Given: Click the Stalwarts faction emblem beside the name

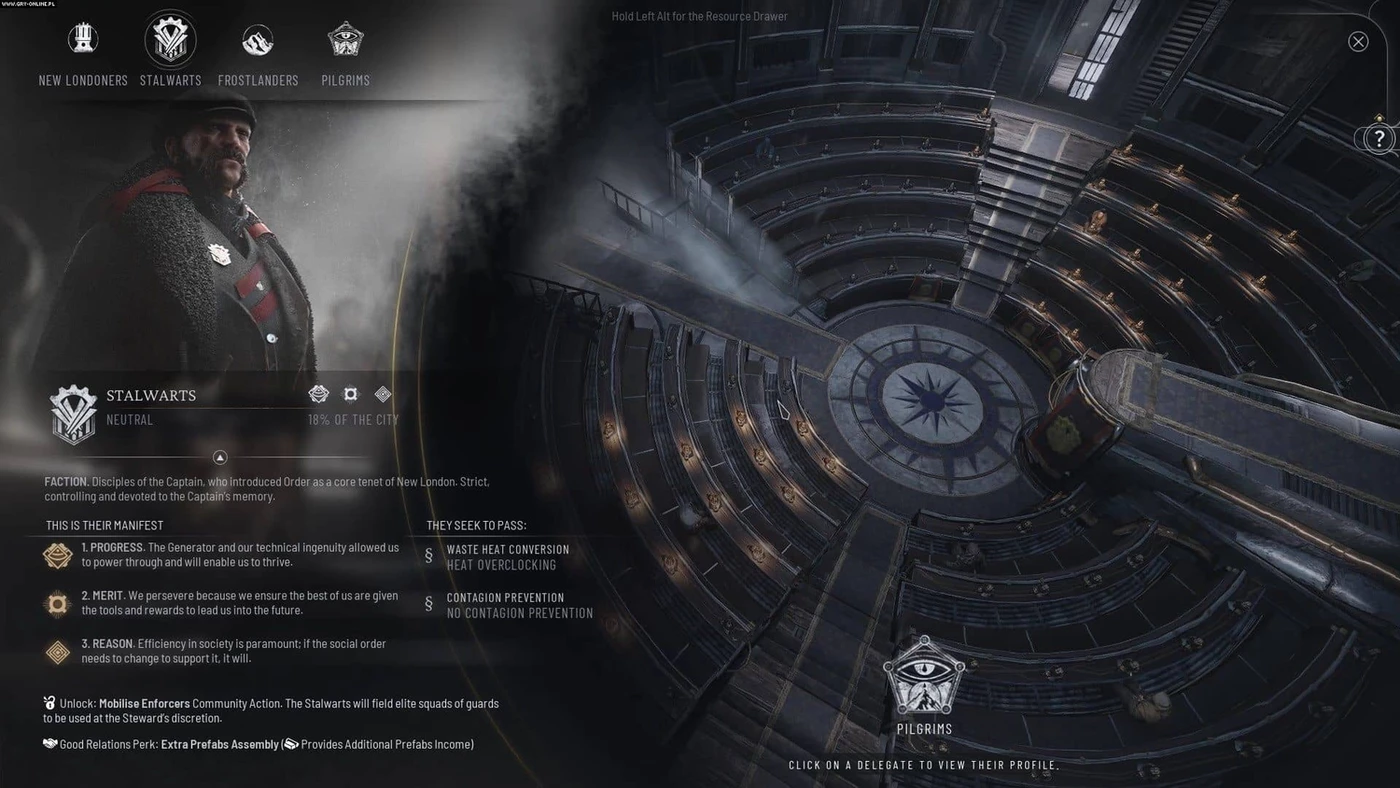Looking at the screenshot, I should [x=74, y=413].
